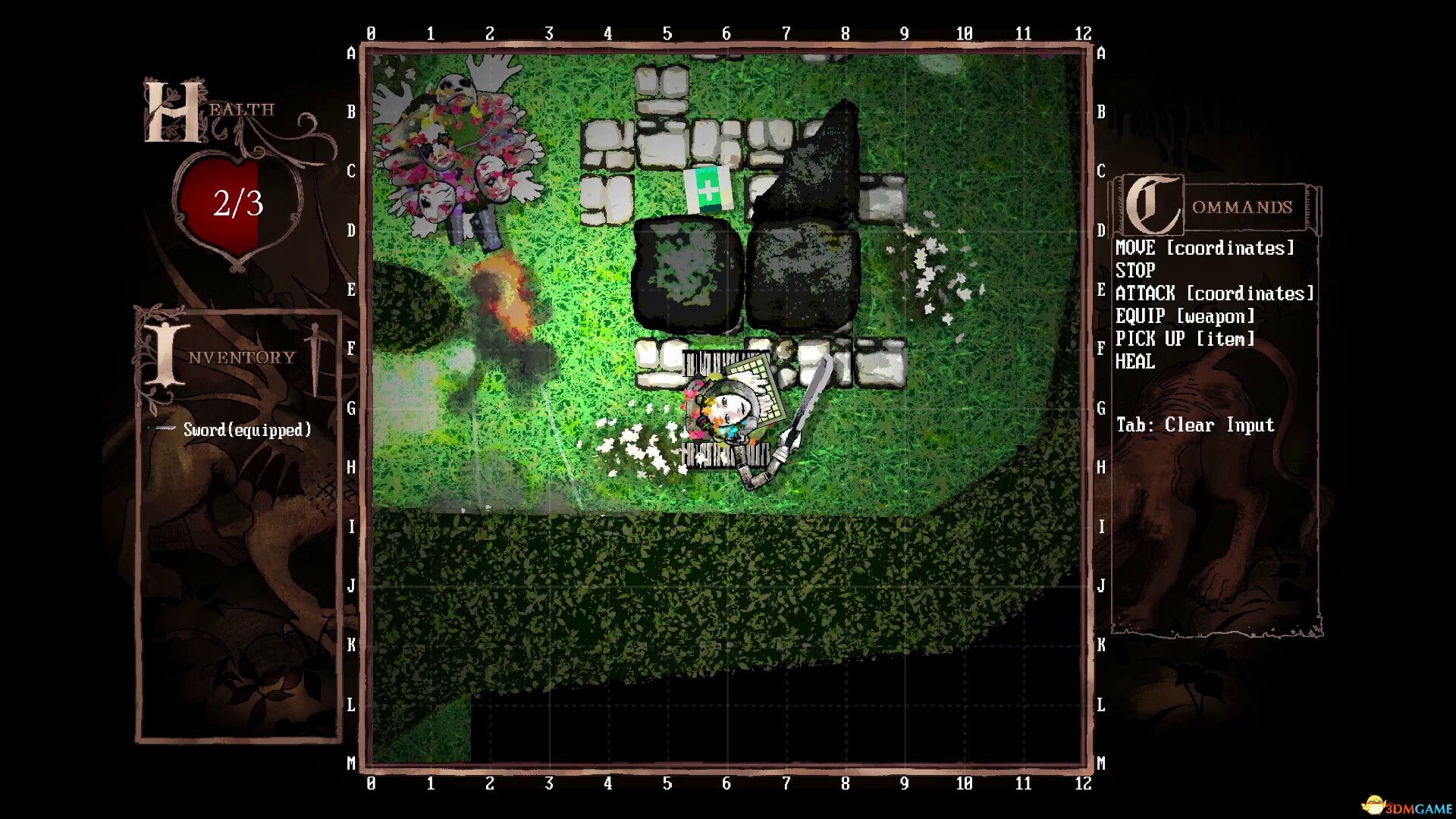1456x819 pixels.
Task: Equip the Sword from the inventory list
Action: [245, 430]
